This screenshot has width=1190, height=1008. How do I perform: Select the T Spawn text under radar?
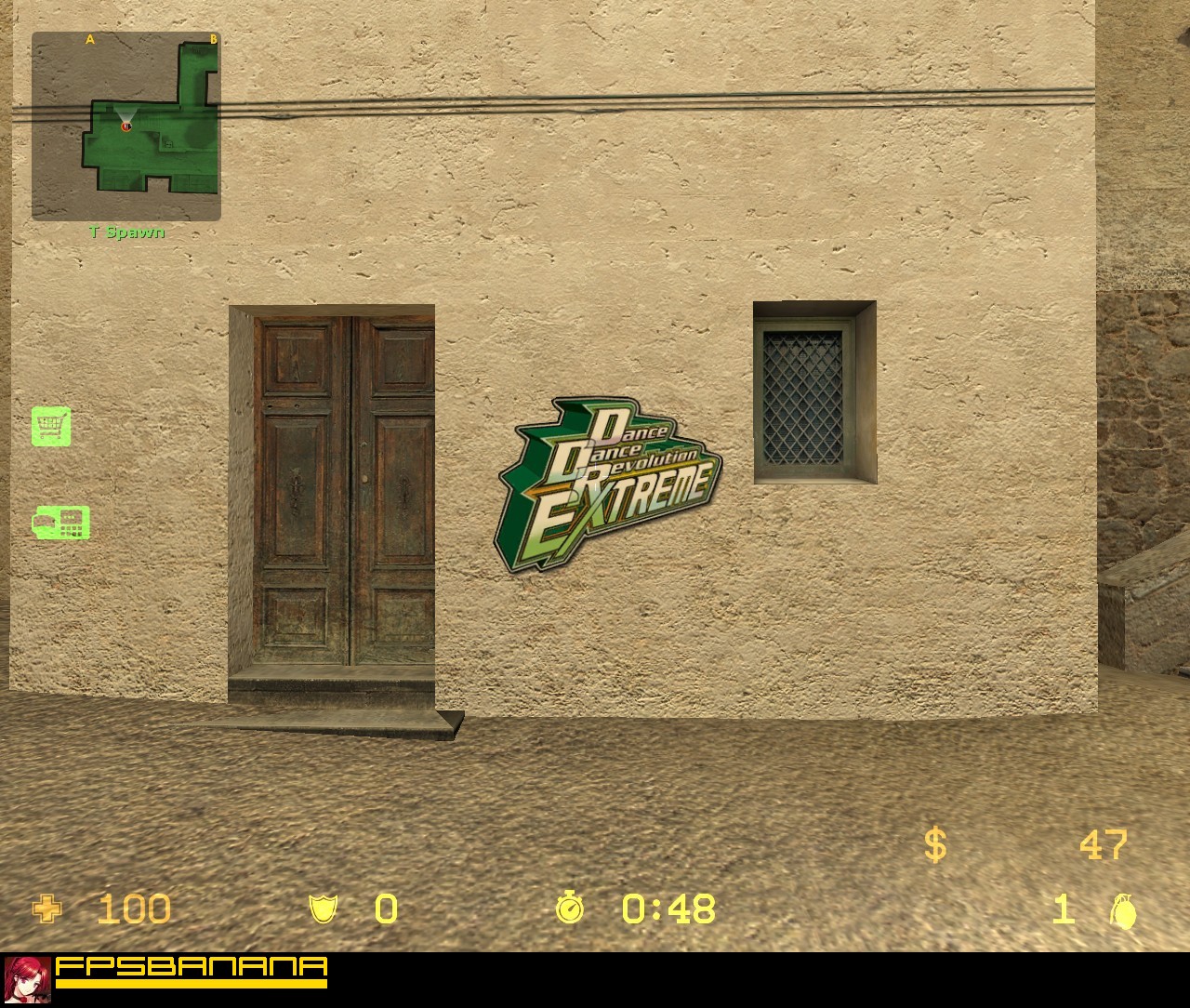point(126,232)
